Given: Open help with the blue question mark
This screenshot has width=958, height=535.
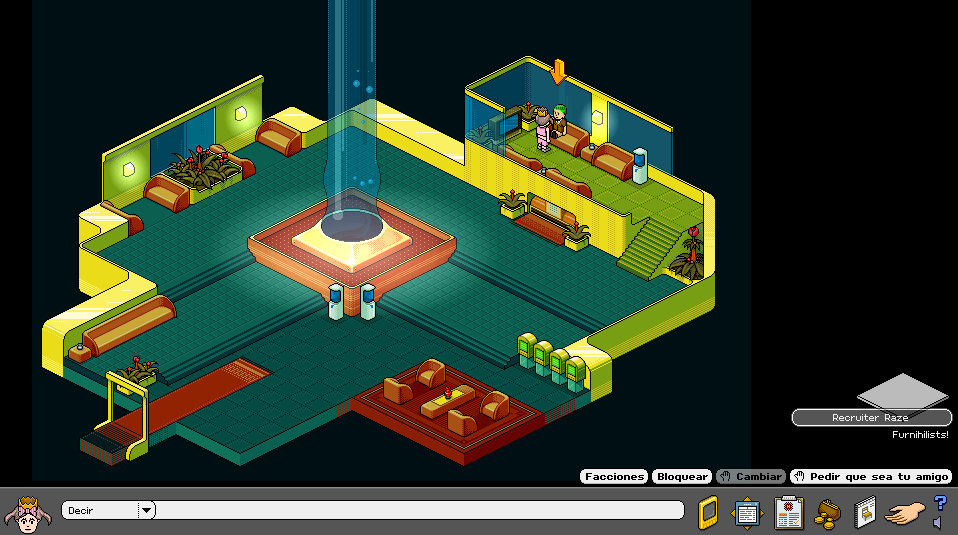Looking at the screenshot, I should pyautogui.click(x=940, y=503).
